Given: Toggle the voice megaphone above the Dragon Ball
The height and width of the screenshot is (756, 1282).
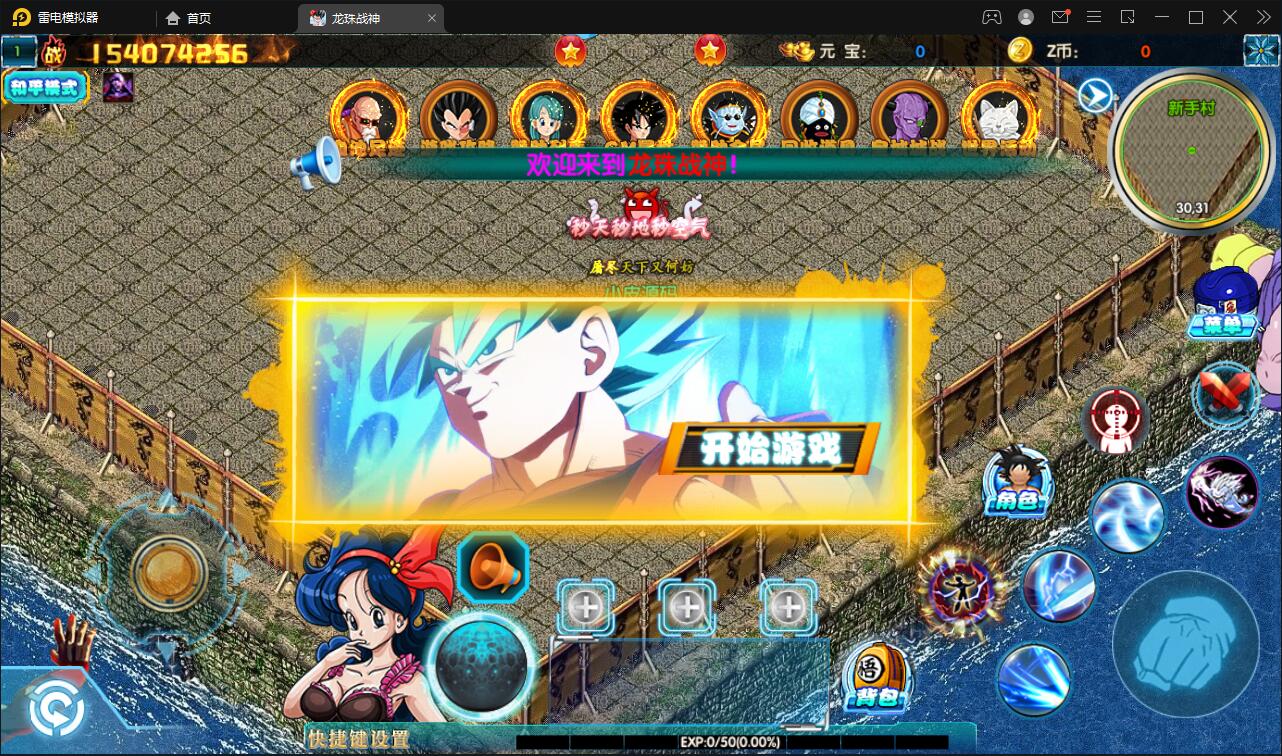Looking at the screenshot, I should click(491, 566).
